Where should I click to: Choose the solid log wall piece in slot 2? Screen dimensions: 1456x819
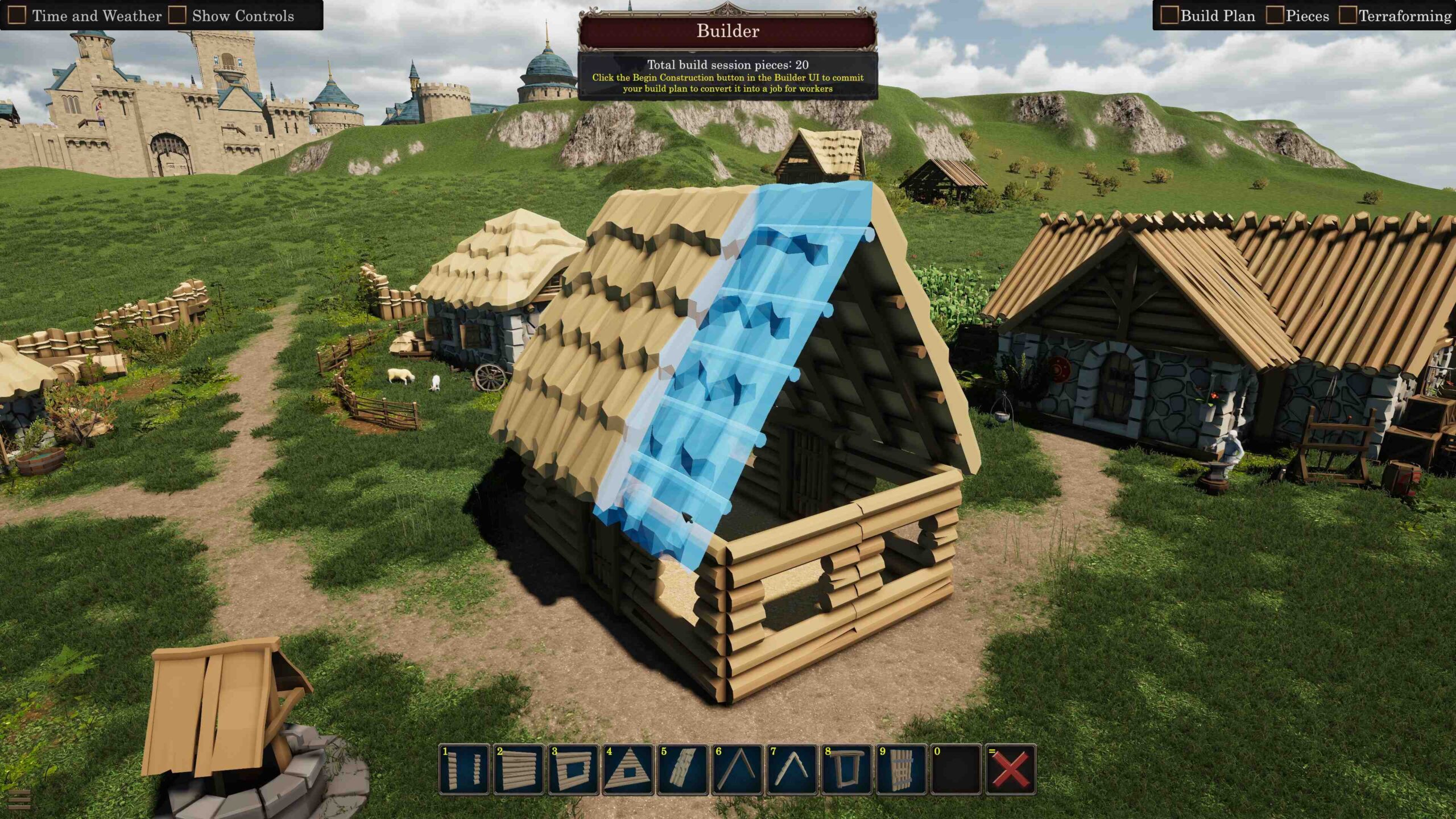[519, 769]
